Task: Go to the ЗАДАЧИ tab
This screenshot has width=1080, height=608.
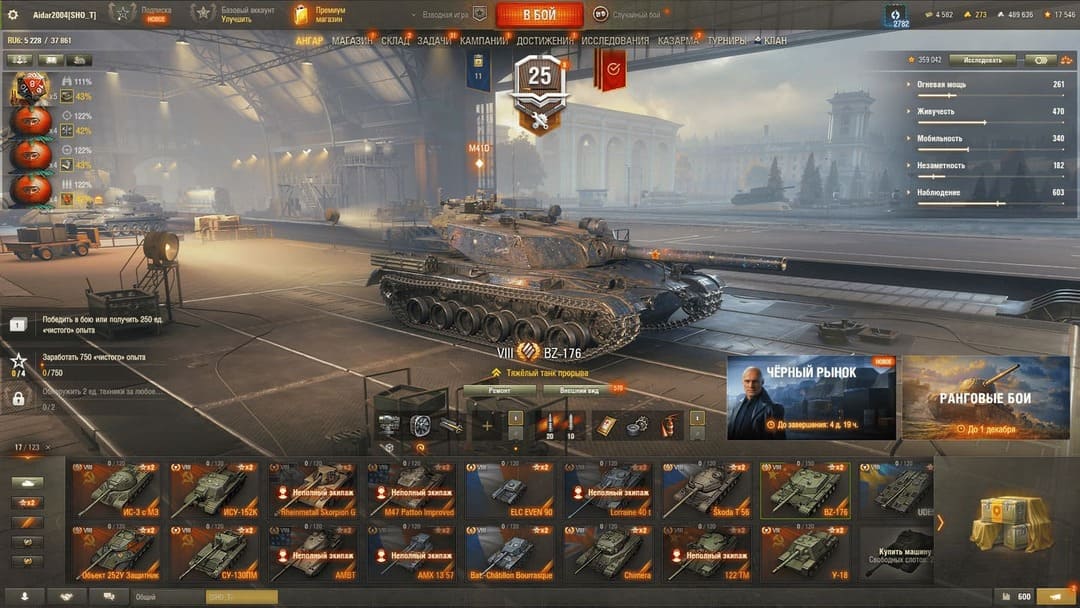Action: (x=434, y=41)
